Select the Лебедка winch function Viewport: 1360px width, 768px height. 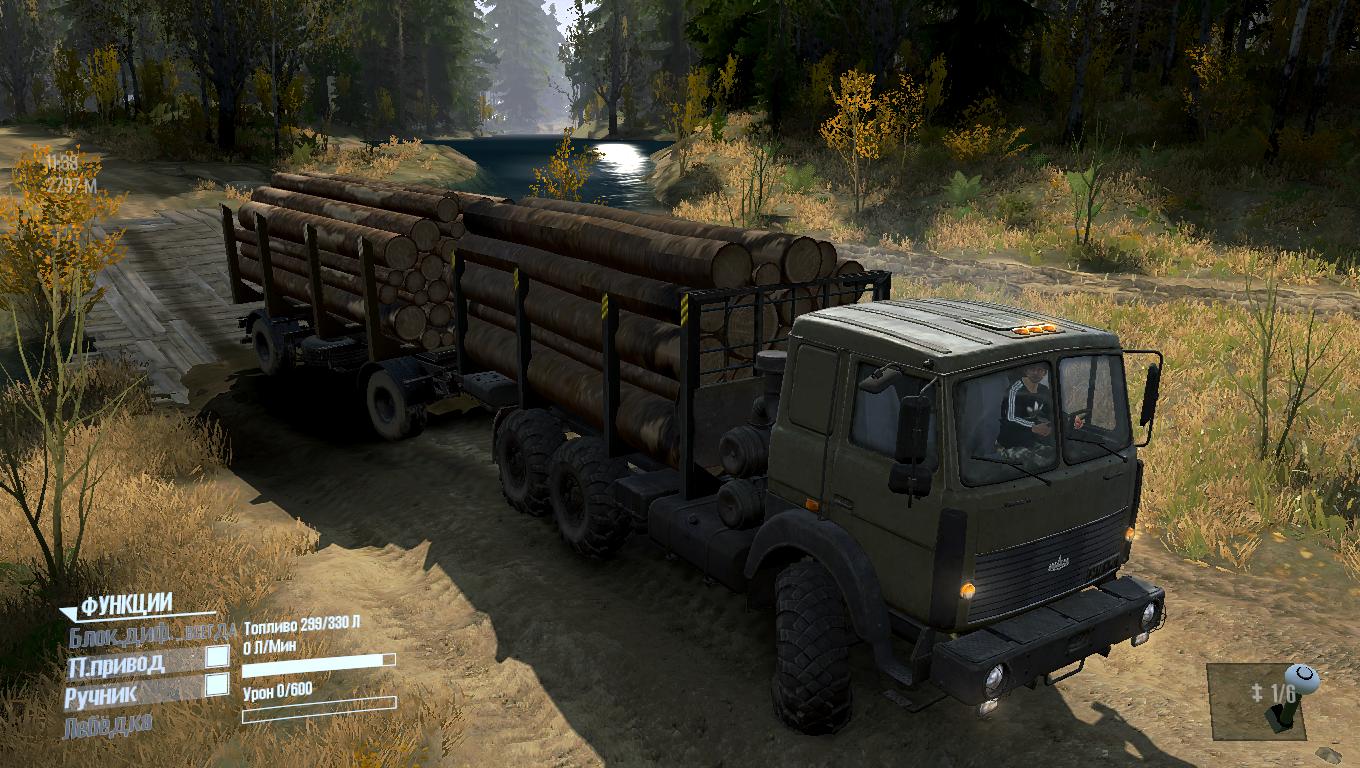tap(108, 723)
